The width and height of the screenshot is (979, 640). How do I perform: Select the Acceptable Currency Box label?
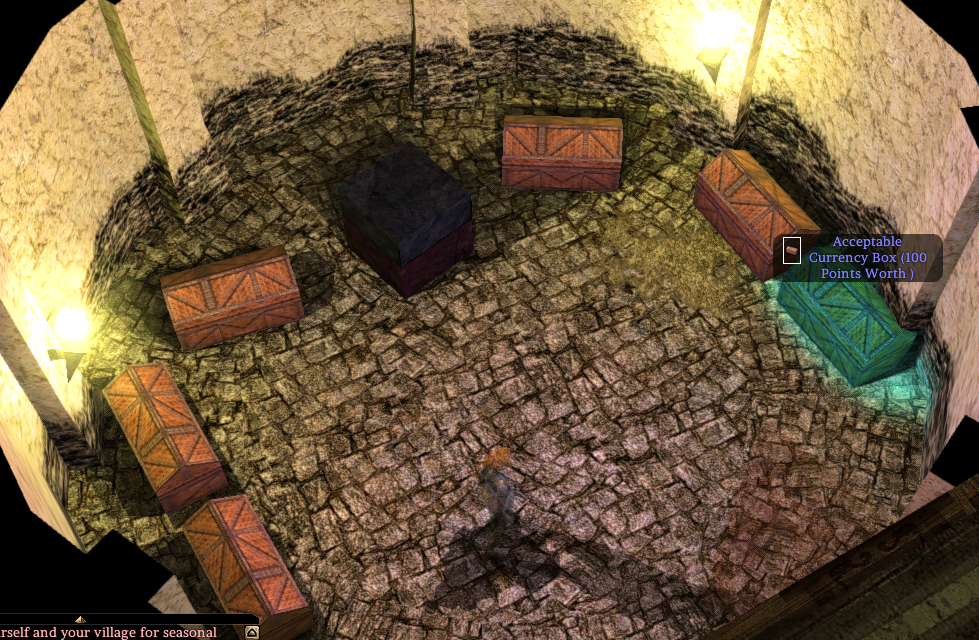coord(867,258)
